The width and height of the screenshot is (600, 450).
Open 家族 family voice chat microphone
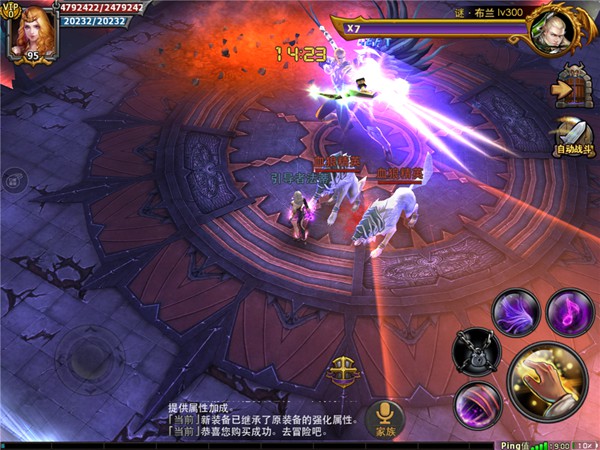[x=385, y=417]
